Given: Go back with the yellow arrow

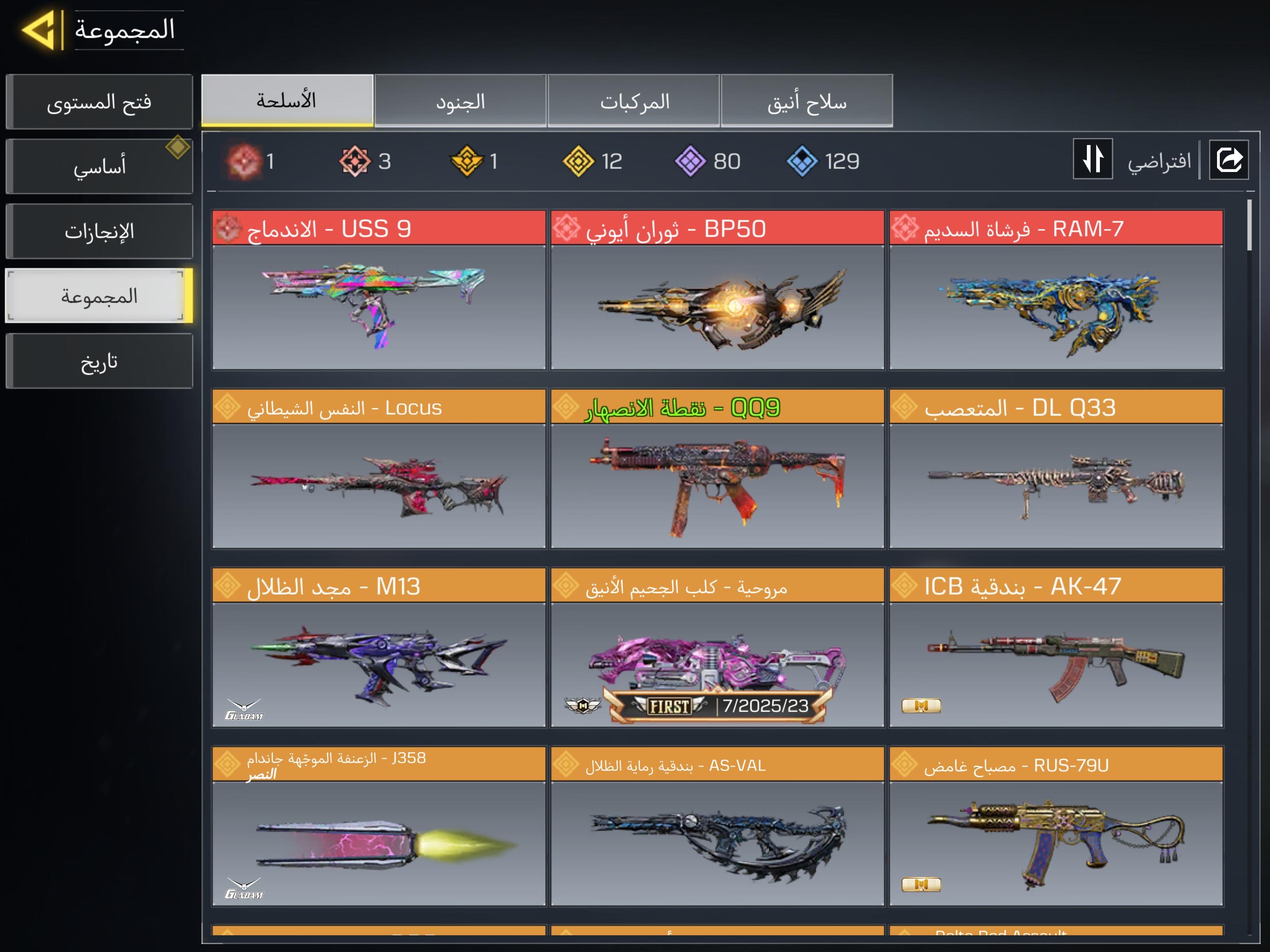Looking at the screenshot, I should coord(39,30).
